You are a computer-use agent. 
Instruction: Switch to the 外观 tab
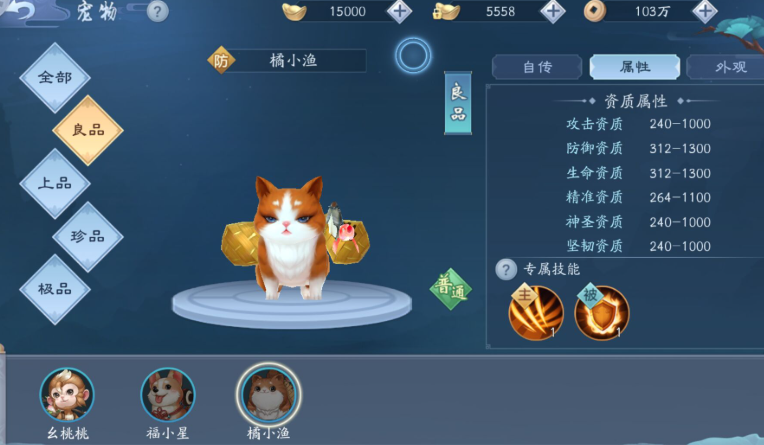pyautogui.click(x=727, y=67)
